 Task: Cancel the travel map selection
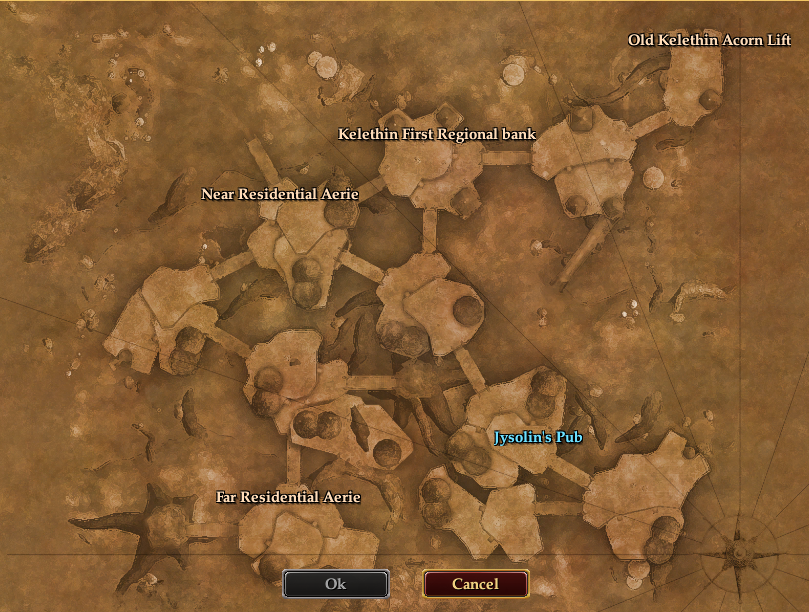475,584
